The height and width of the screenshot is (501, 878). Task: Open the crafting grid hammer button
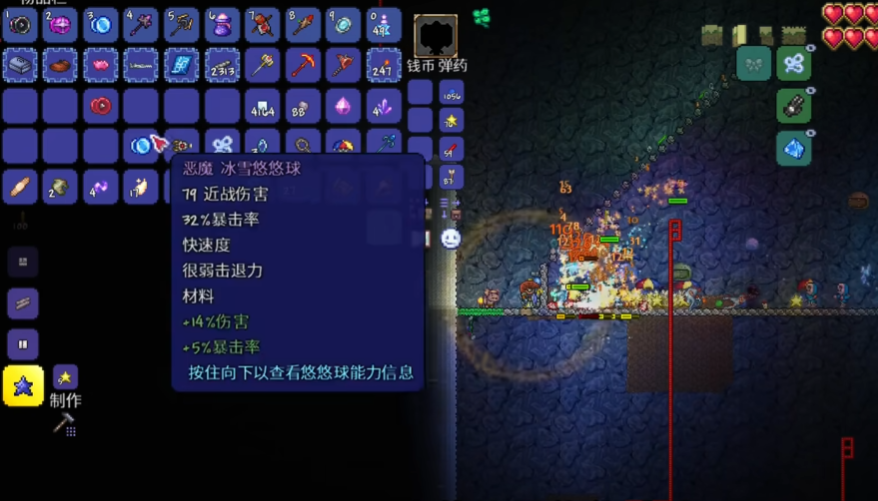pos(64,424)
